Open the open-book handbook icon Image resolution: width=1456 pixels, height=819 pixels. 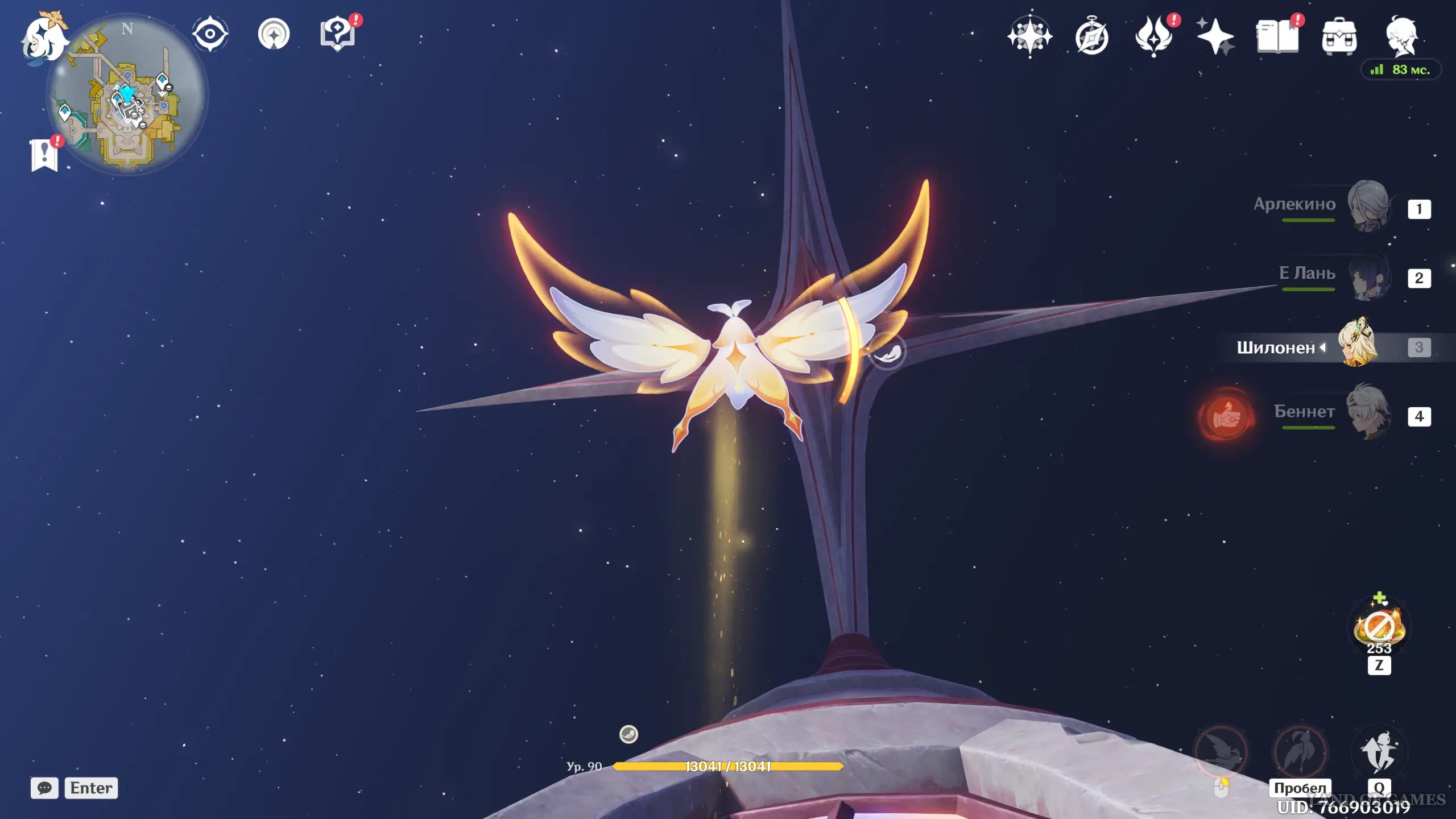tap(1277, 36)
